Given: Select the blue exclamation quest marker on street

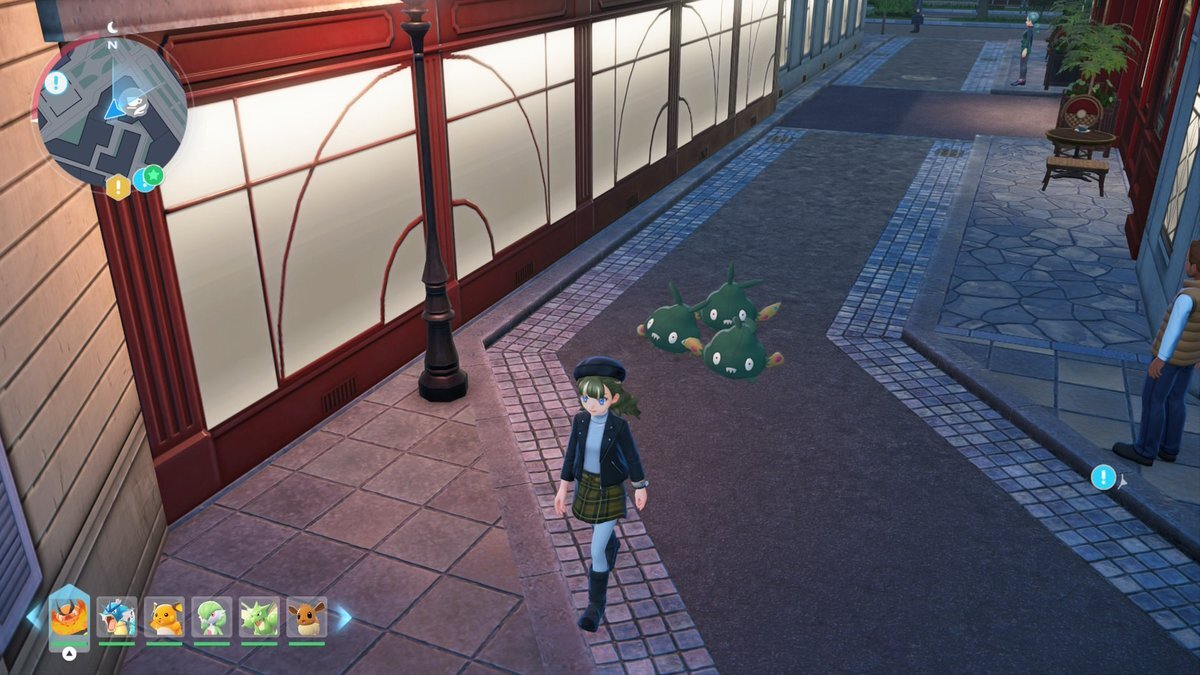Looking at the screenshot, I should (x=1103, y=477).
